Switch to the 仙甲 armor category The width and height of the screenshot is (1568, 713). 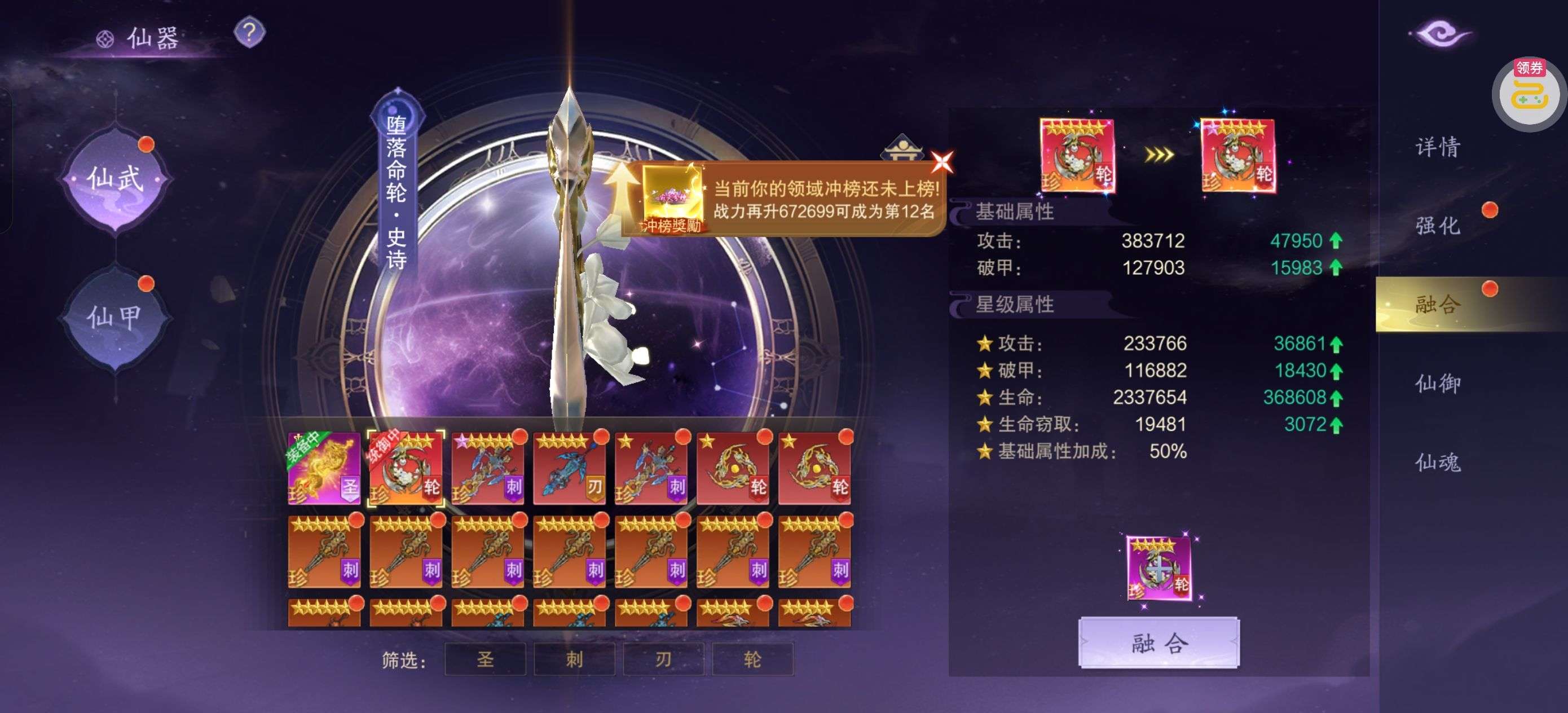[115, 316]
